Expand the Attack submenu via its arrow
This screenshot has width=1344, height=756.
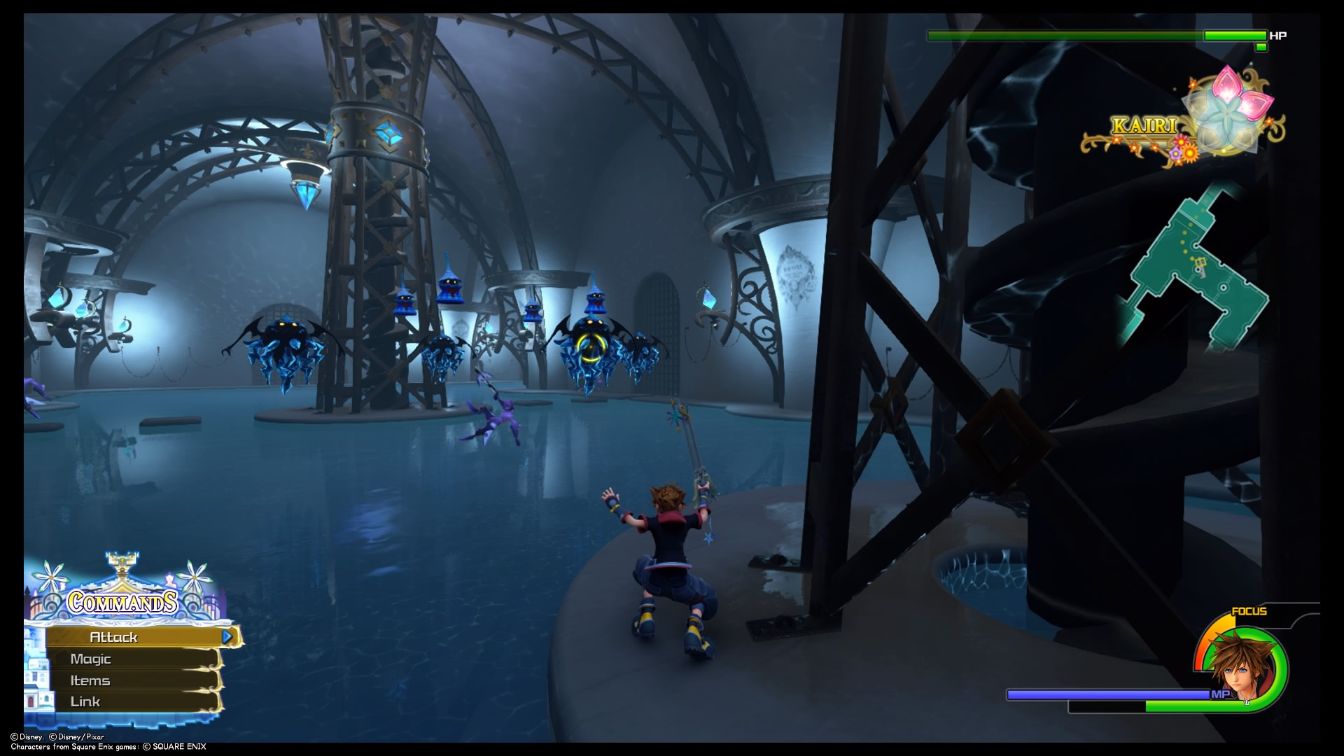coord(228,636)
